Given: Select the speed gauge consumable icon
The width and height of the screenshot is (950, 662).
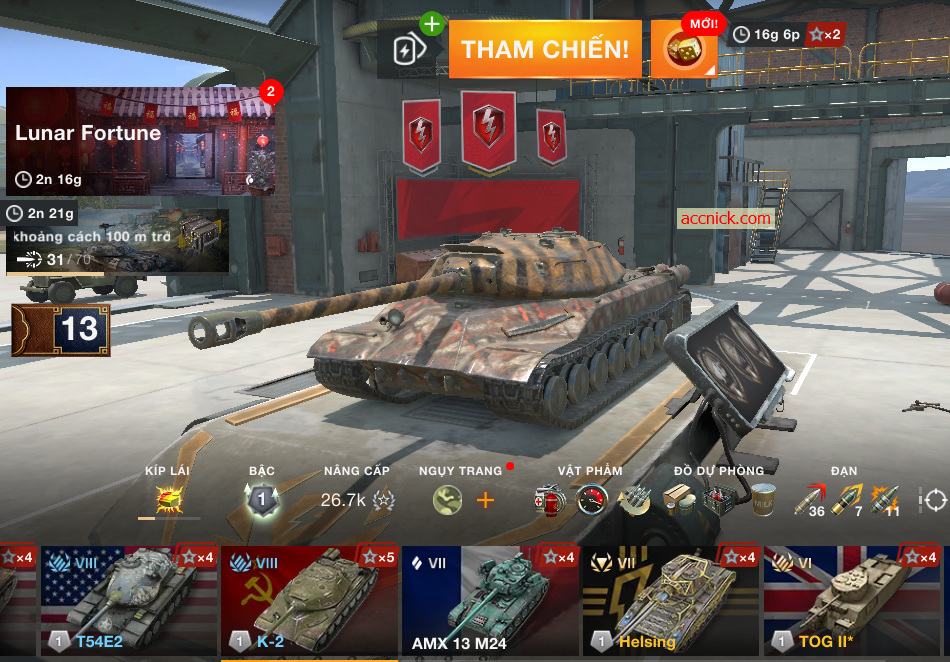Looking at the screenshot, I should pos(592,499).
